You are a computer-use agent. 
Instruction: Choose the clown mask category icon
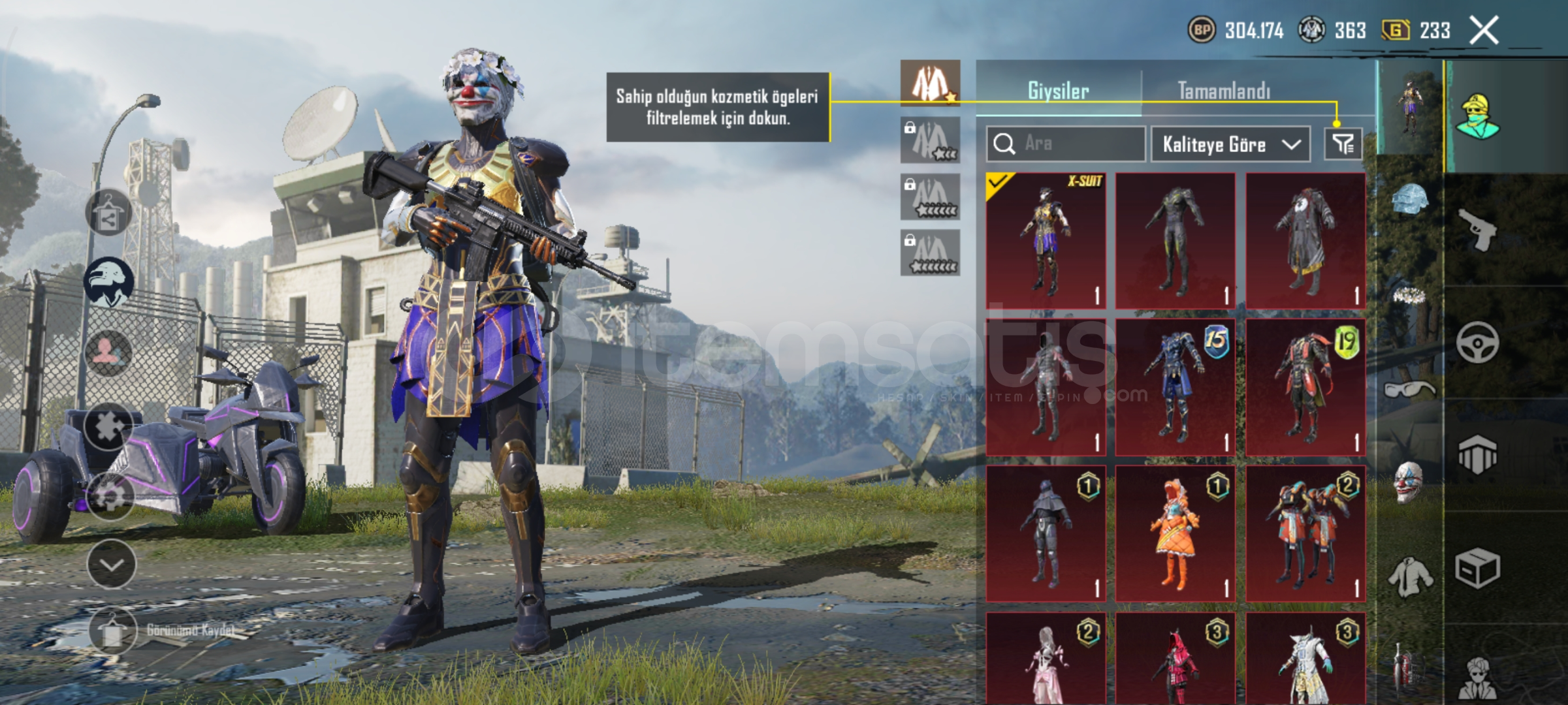[1409, 482]
